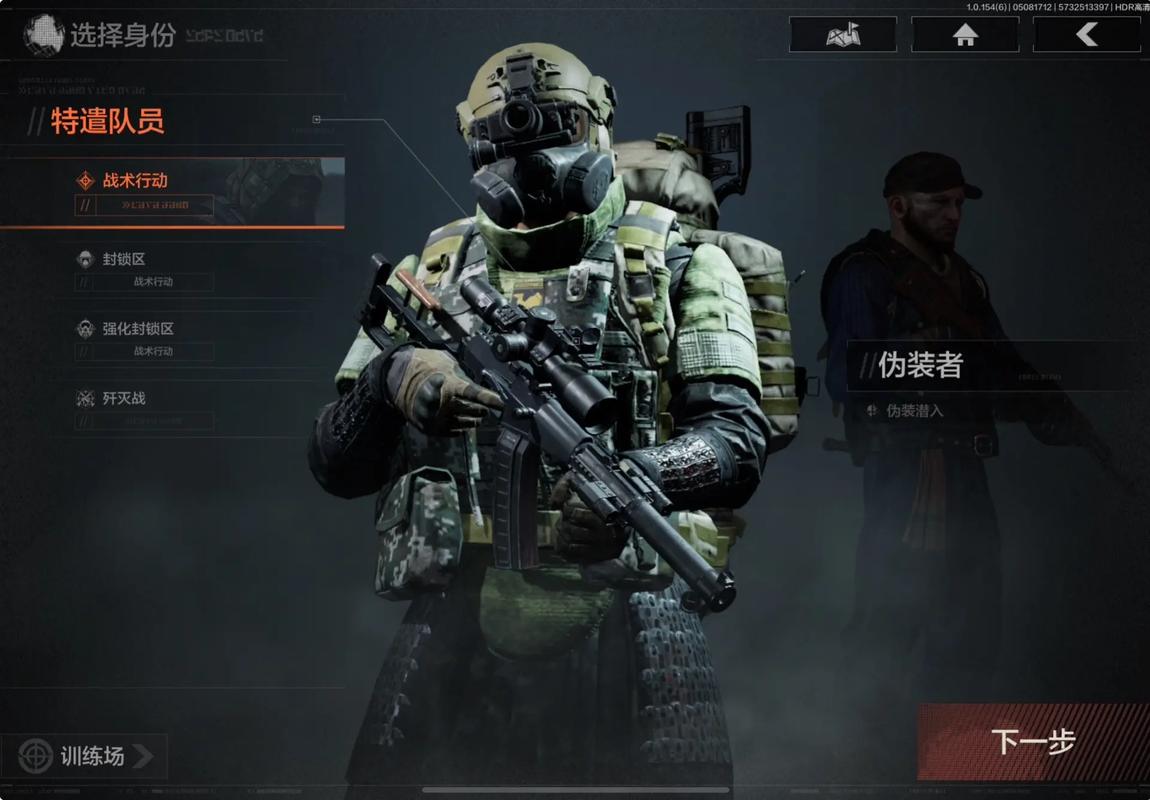Screen dimensions: 1150x800
Task: Click 下一步 to proceed
Action: tap(1032, 741)
